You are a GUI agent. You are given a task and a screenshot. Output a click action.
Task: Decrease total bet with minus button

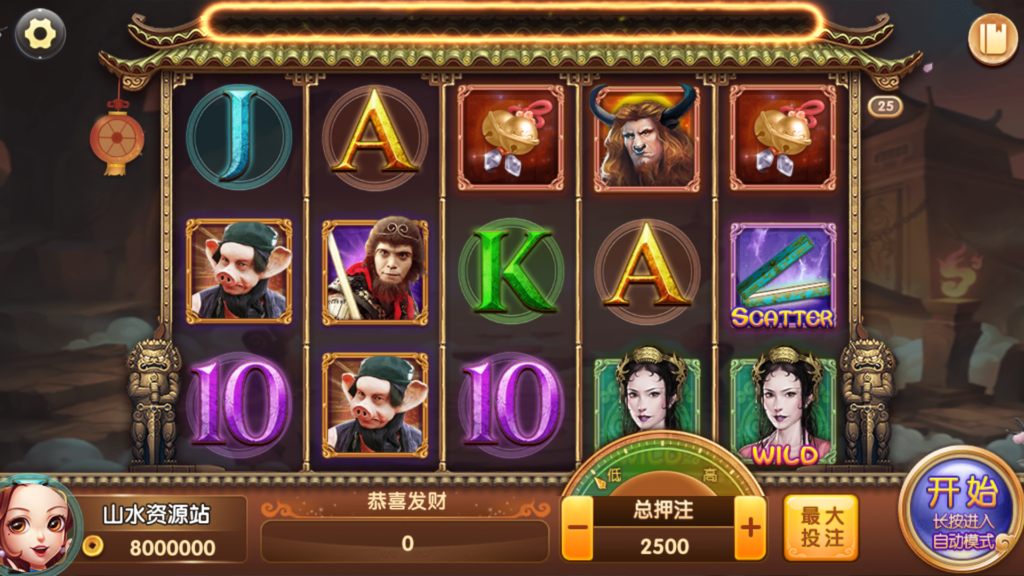coord(577,529)
